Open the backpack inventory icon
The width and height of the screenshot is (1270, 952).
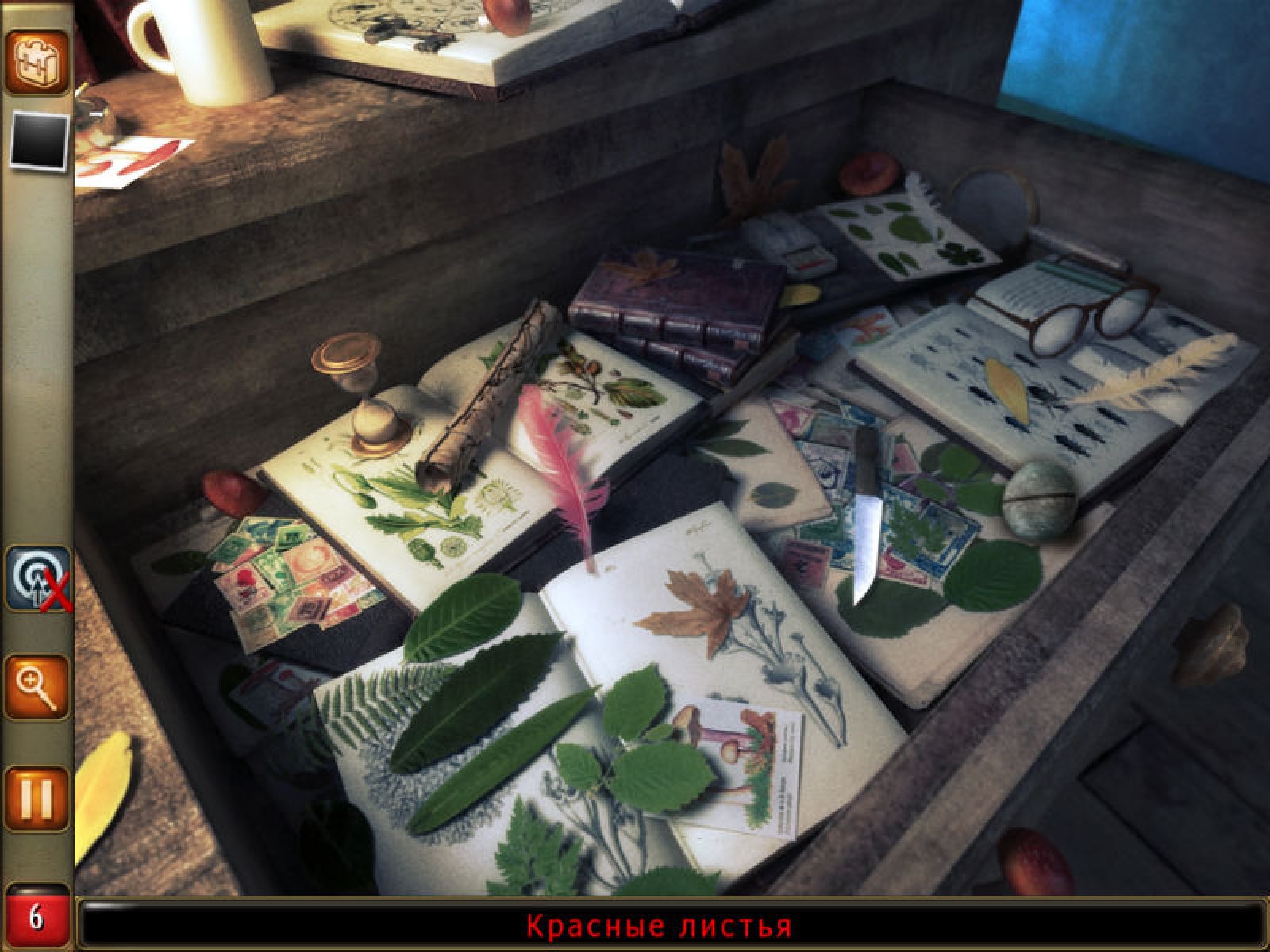click(x=37, y=60)
